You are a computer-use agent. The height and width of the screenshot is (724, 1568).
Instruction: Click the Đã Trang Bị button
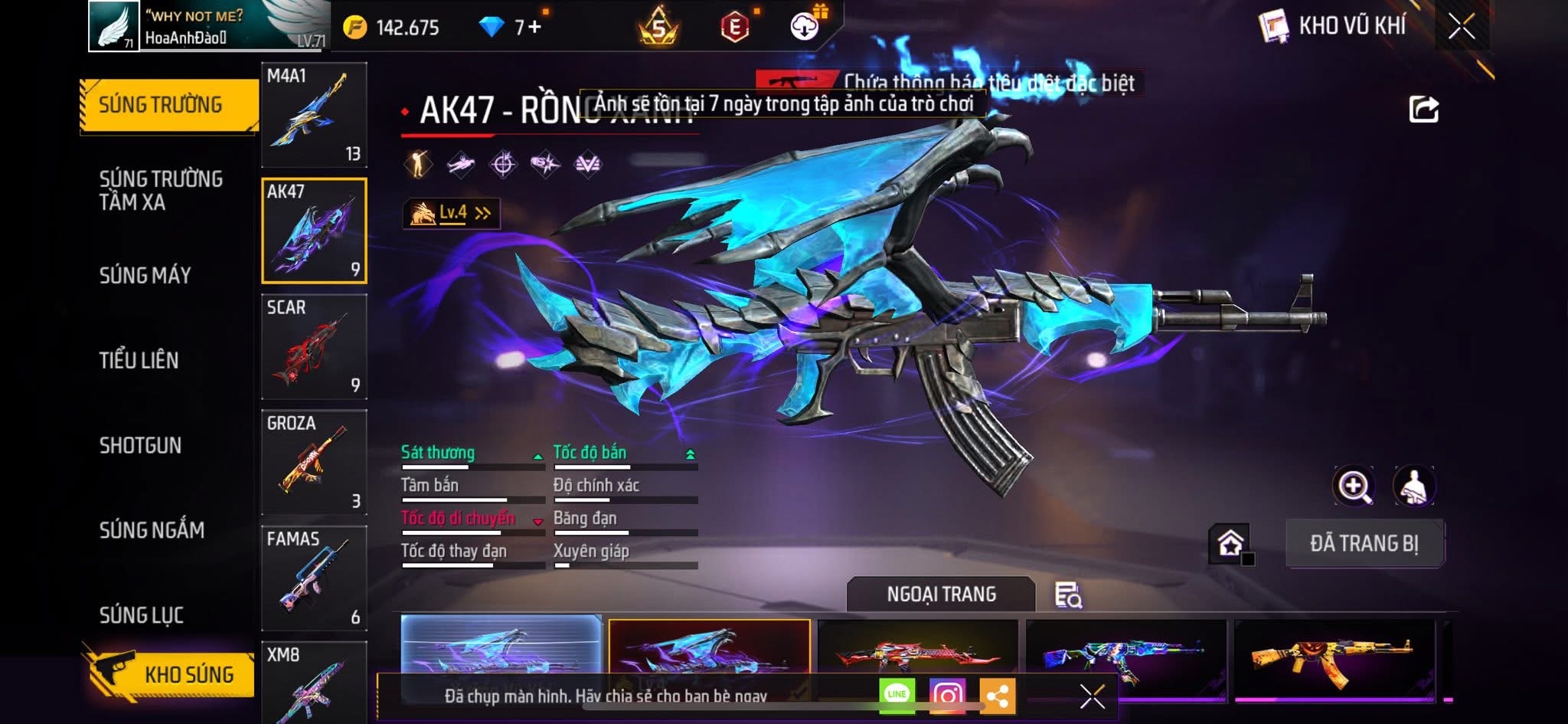coord(1364,543)
